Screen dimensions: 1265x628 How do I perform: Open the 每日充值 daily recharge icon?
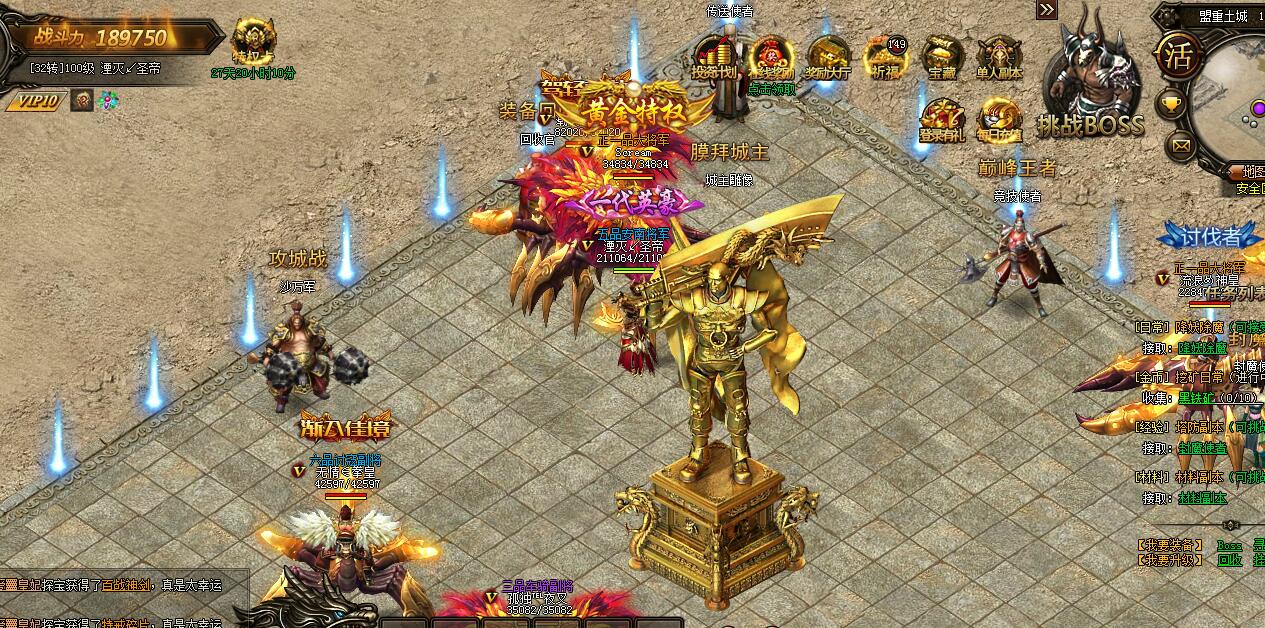coord(999,118)
